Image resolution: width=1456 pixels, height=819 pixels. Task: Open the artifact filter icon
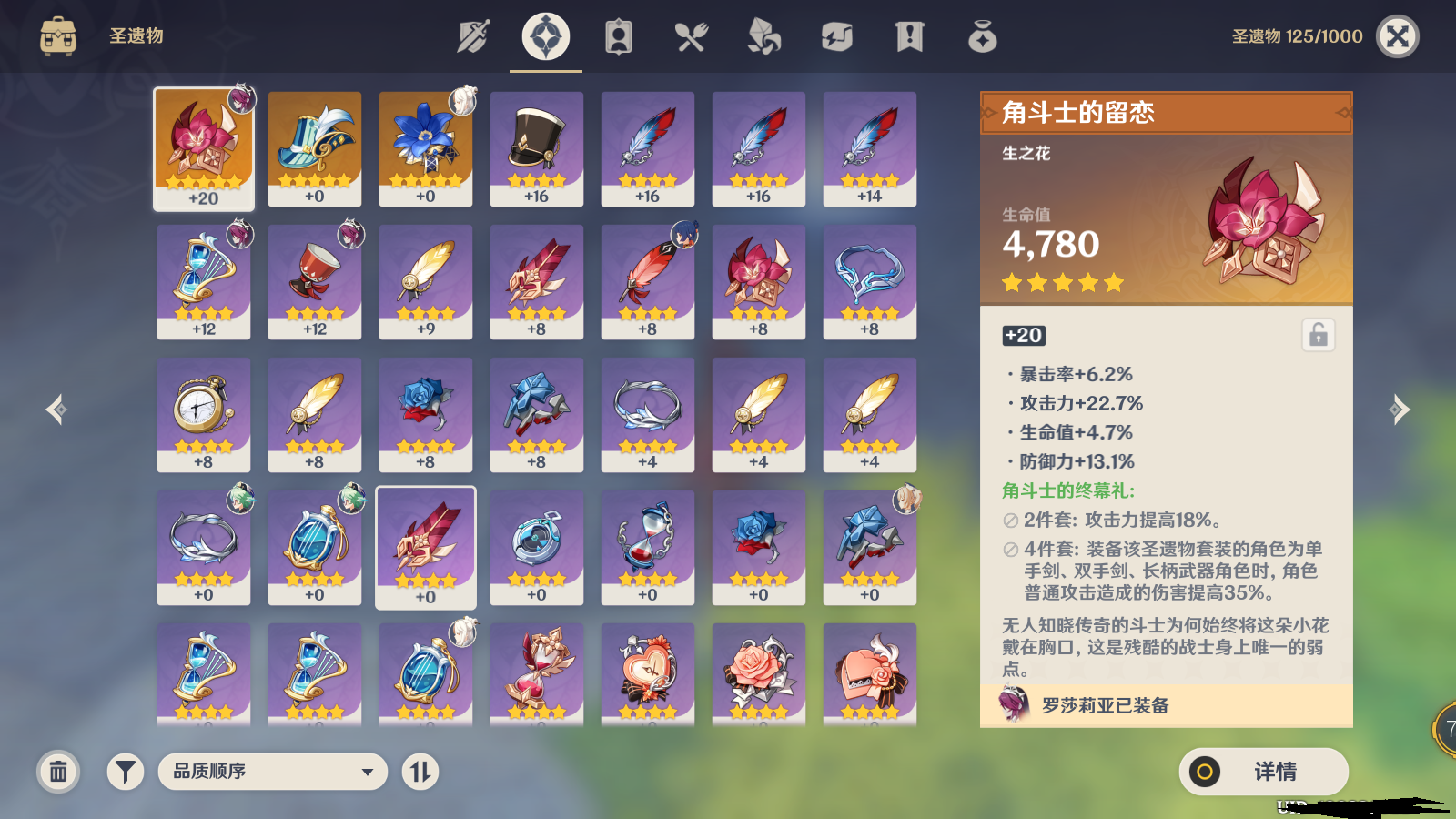point(125,771)
